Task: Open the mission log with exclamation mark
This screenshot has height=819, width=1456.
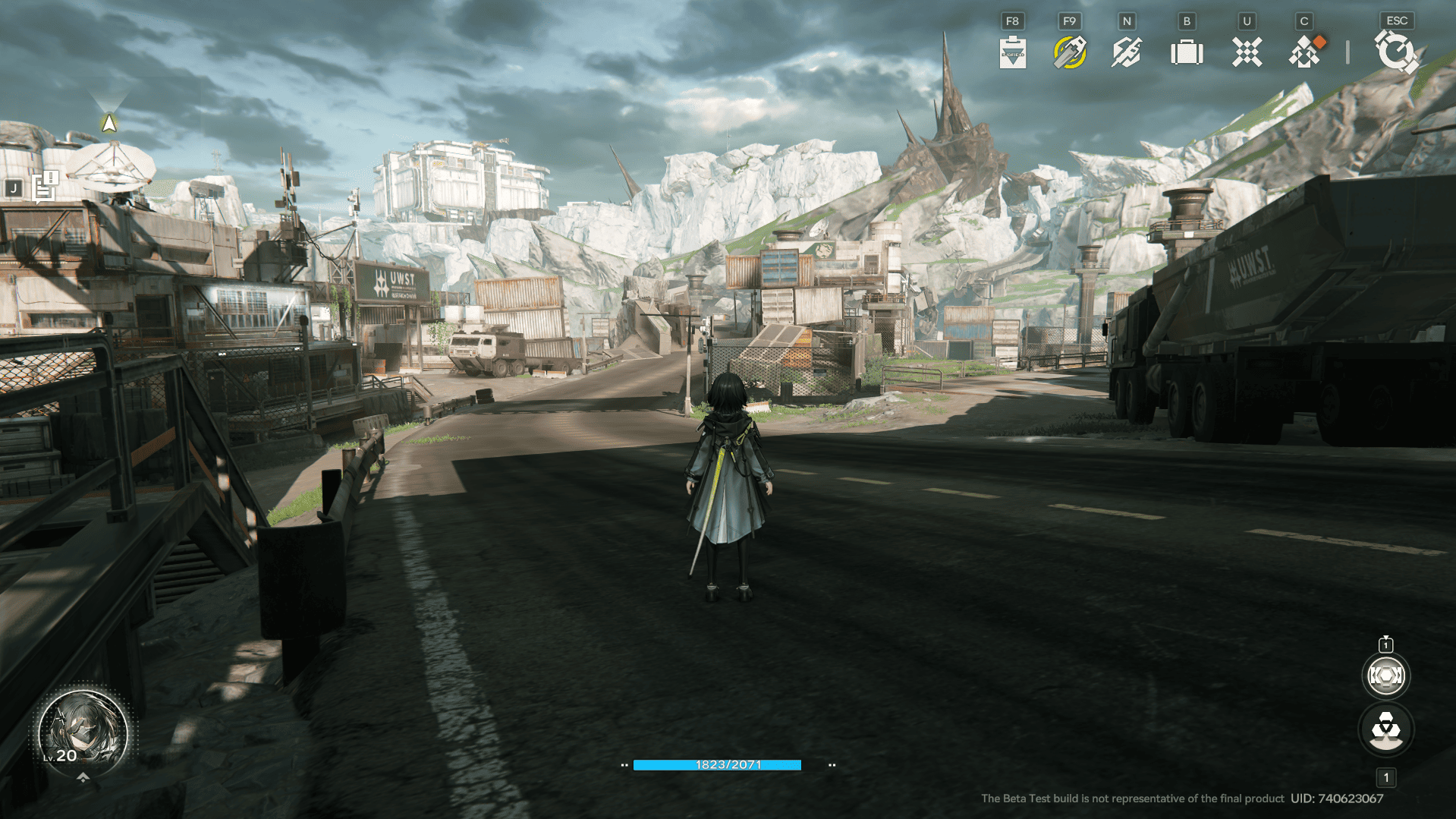Action: pyautogui.click(x=46, y=187)
